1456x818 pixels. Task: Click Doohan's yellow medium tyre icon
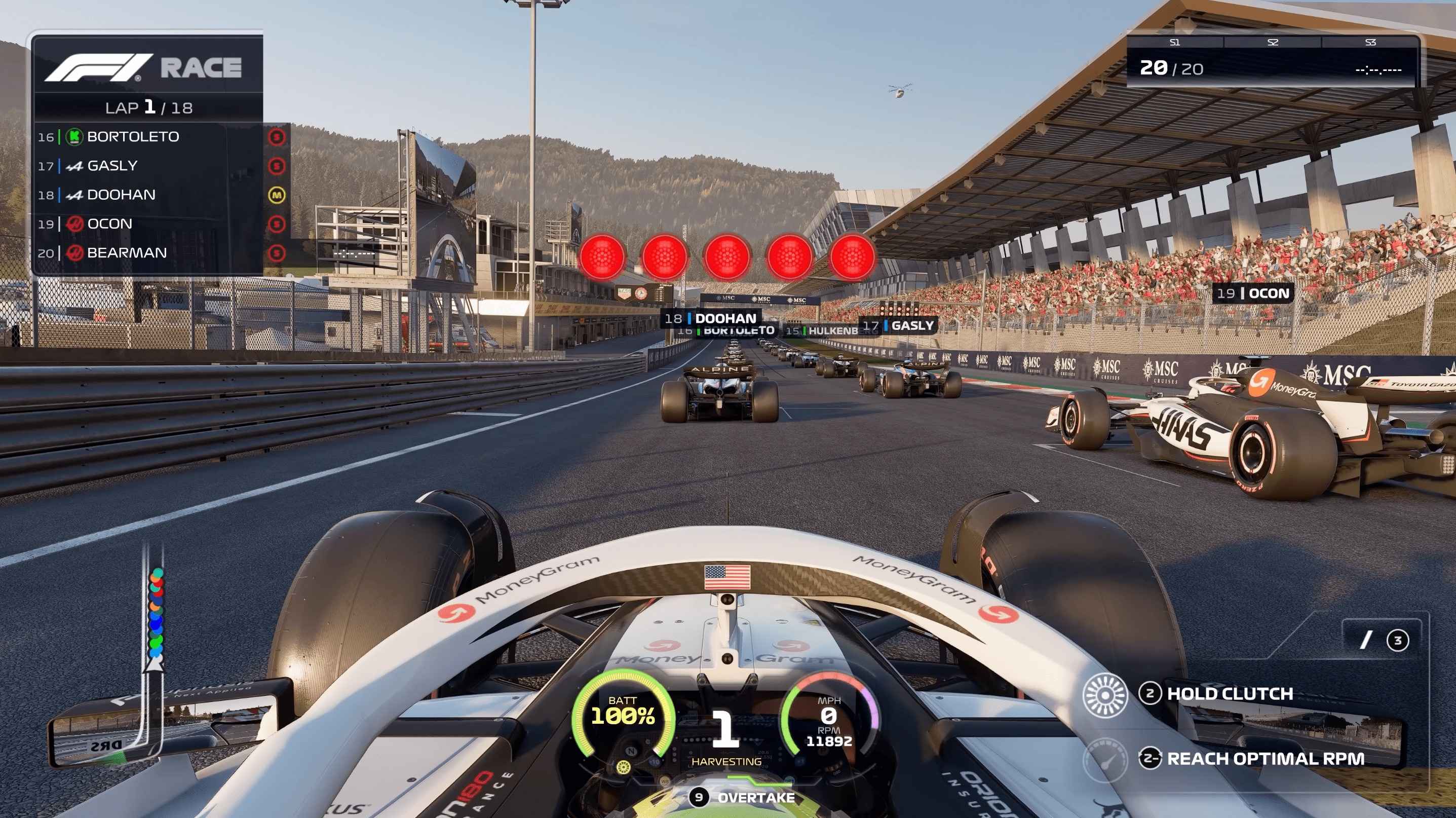[x=277, y=195]
